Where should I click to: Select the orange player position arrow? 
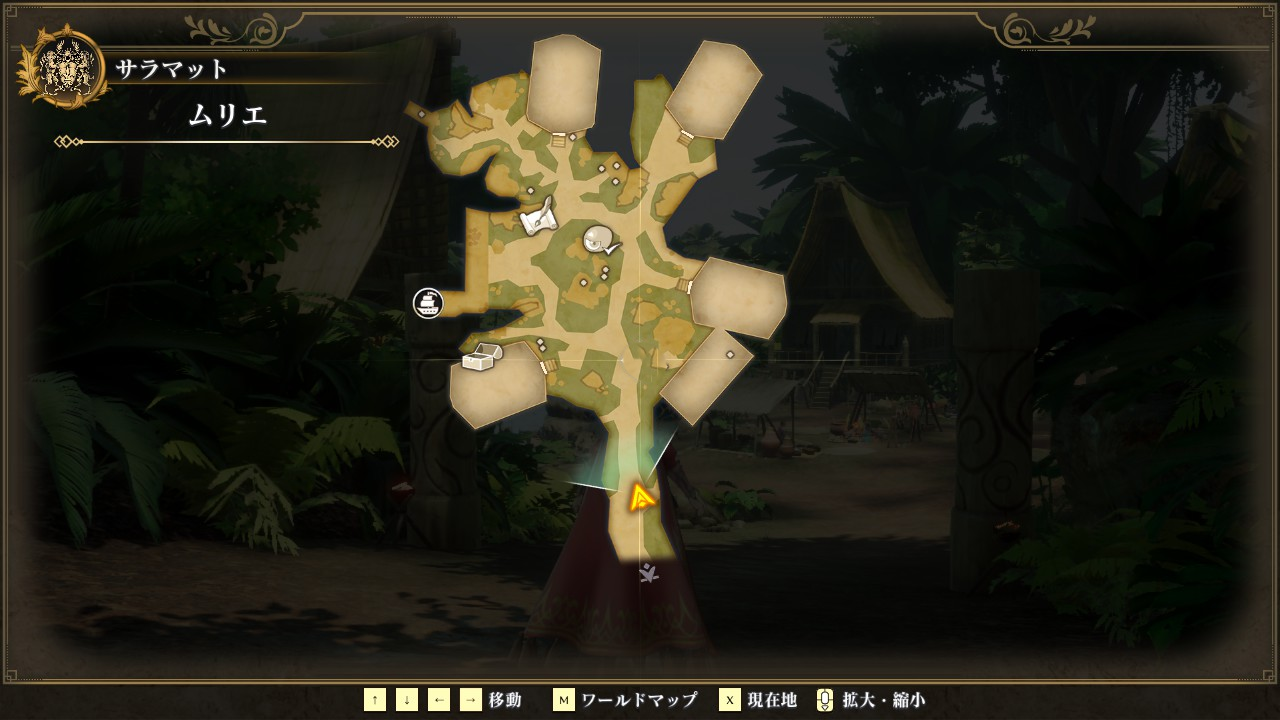tap(641, 497)
